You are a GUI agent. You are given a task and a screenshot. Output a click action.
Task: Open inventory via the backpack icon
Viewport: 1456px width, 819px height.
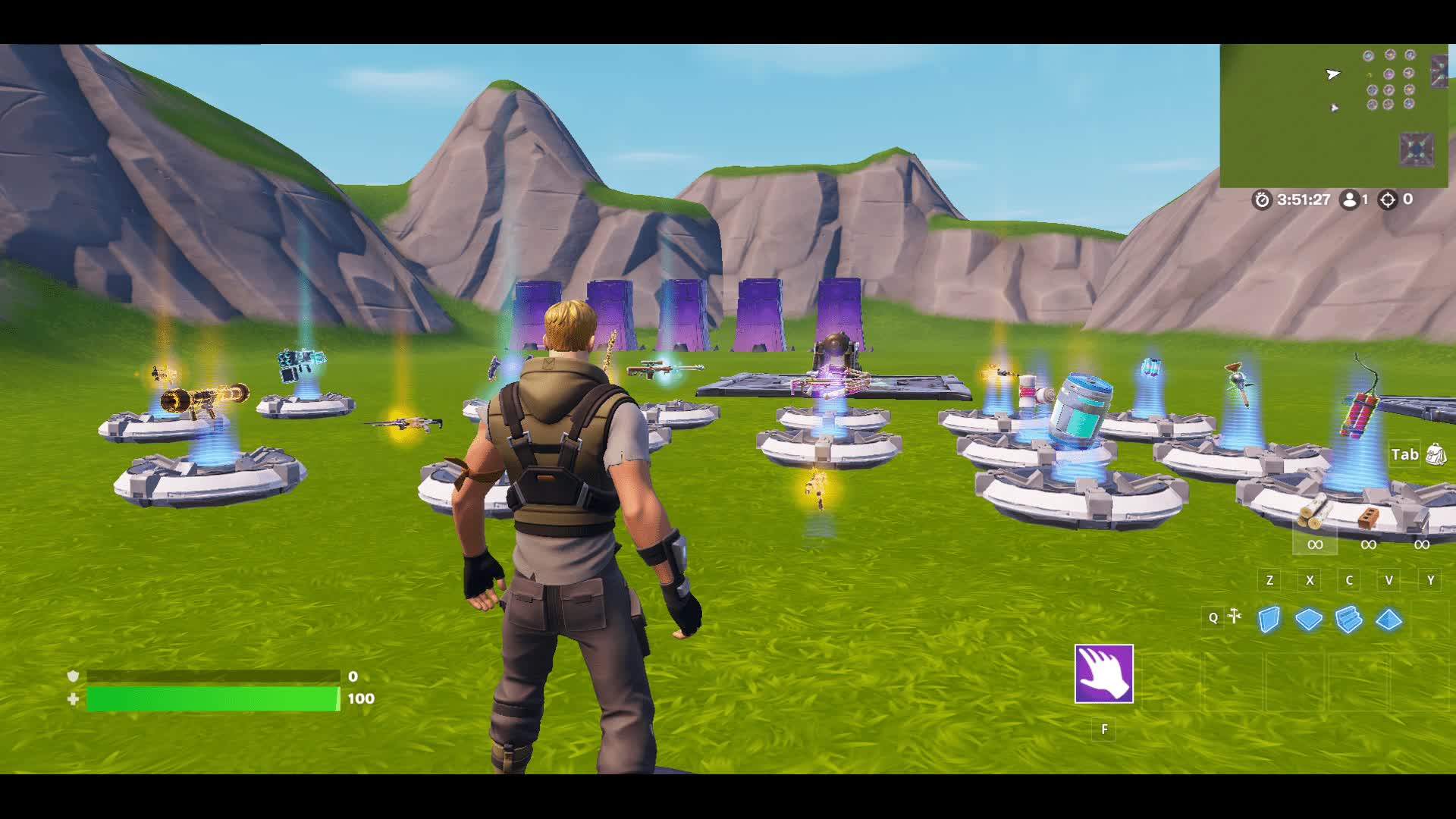pyautogui.click(x=1436, y=453)
